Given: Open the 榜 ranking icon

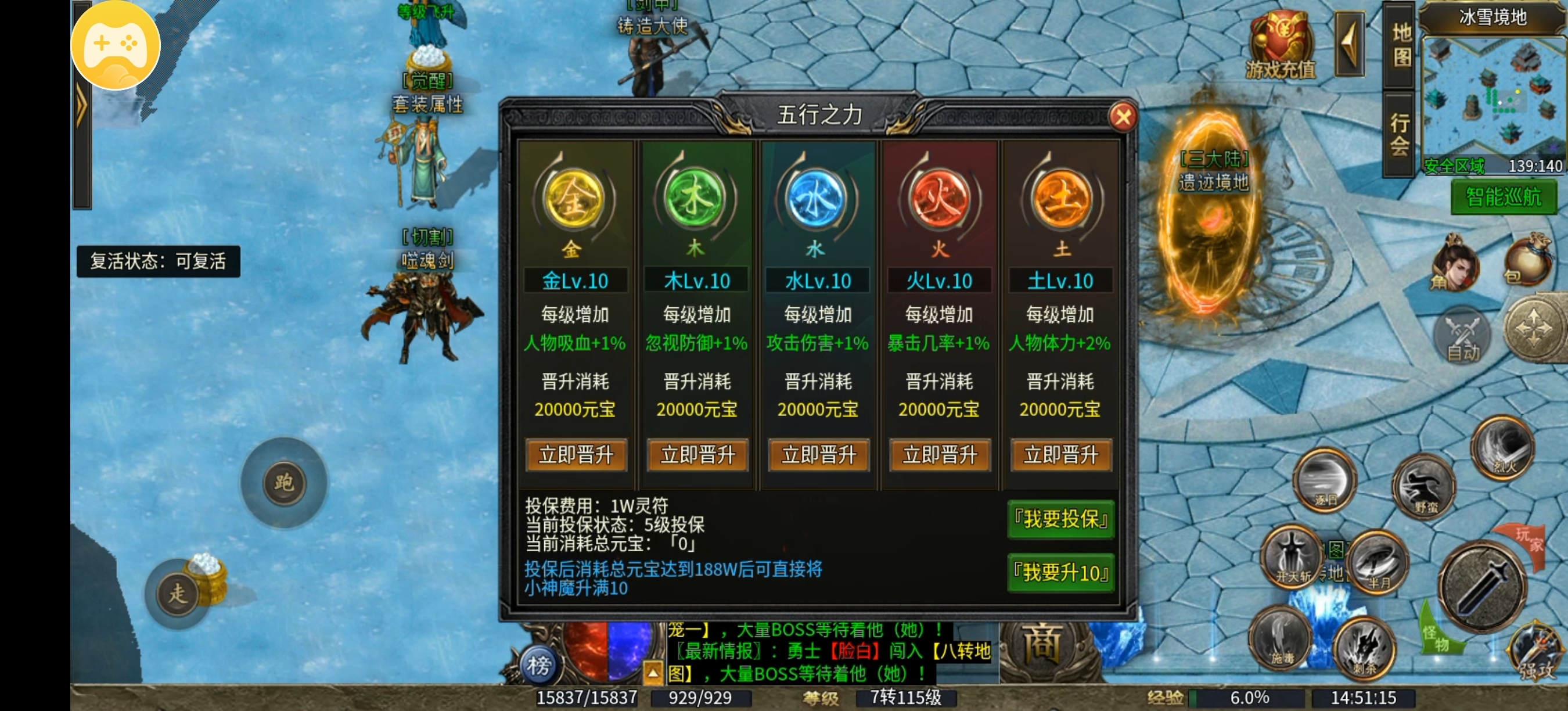Looking at the screenshot, I should [541, 666].
